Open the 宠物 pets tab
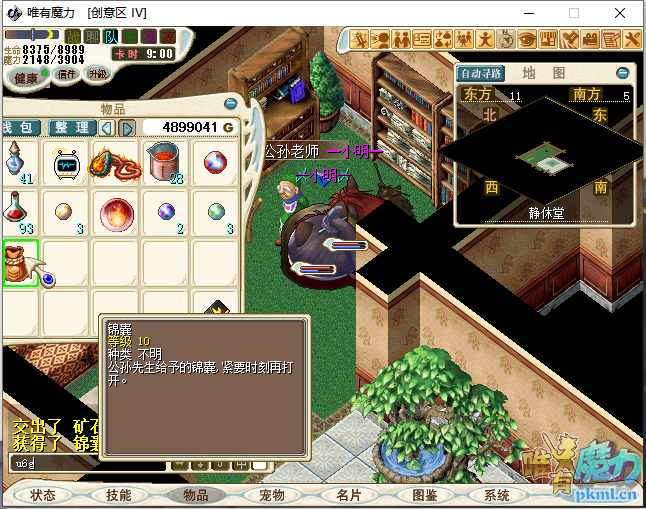 271,495
